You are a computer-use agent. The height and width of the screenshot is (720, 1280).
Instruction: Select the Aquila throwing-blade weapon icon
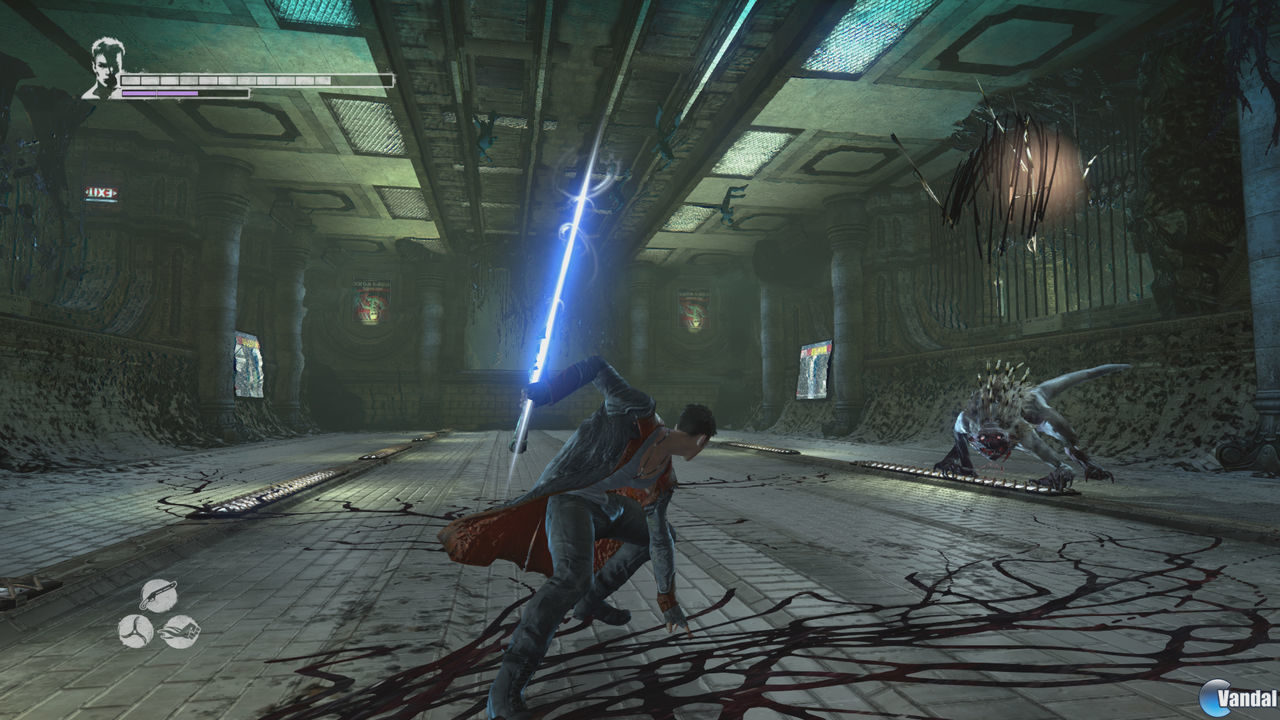135,632
